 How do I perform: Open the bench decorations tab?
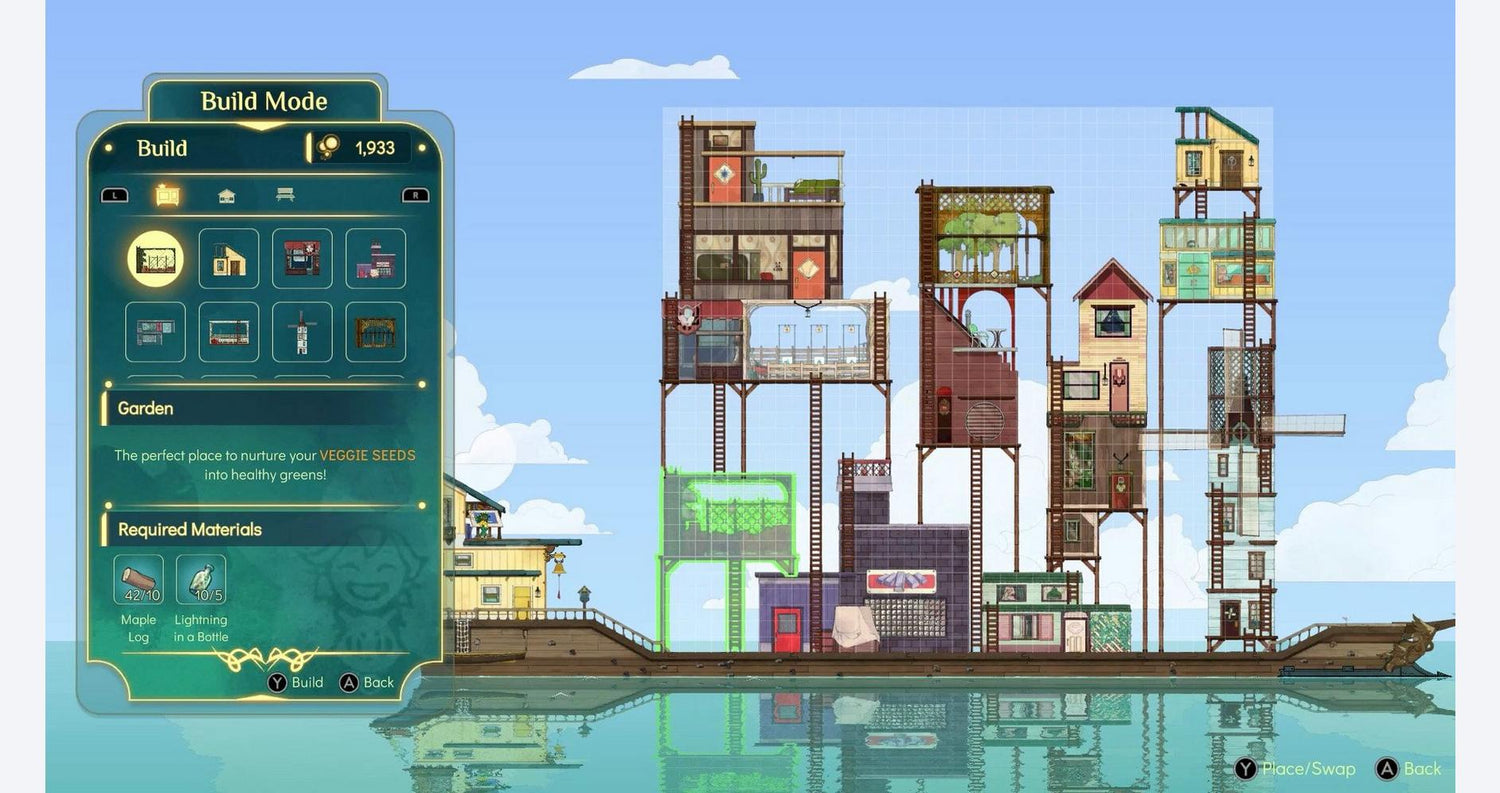(285, 195)
